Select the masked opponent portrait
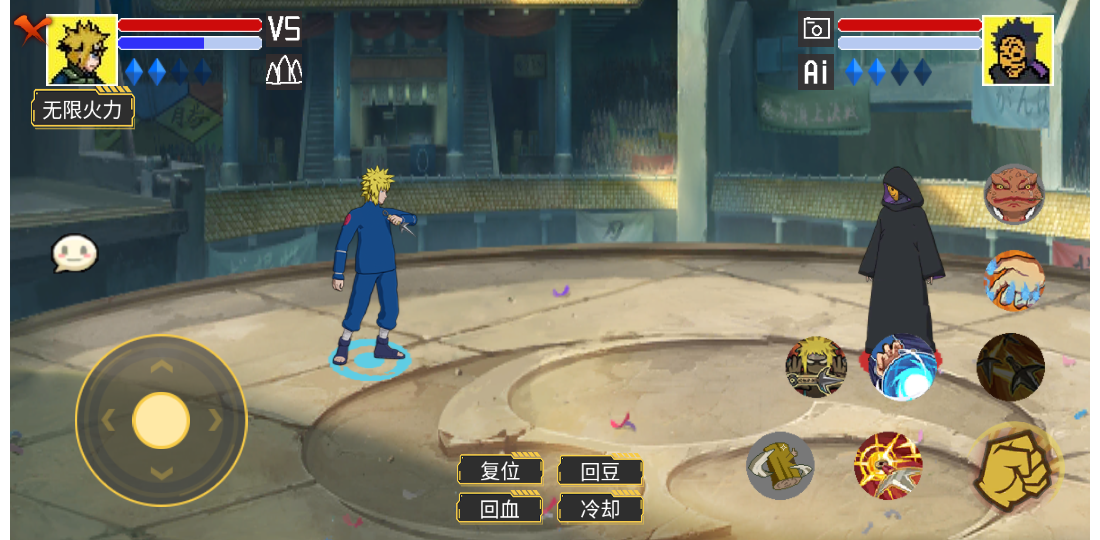Image resolution: width=1100 pixels, height=540 pixels. pos(1017,50)
